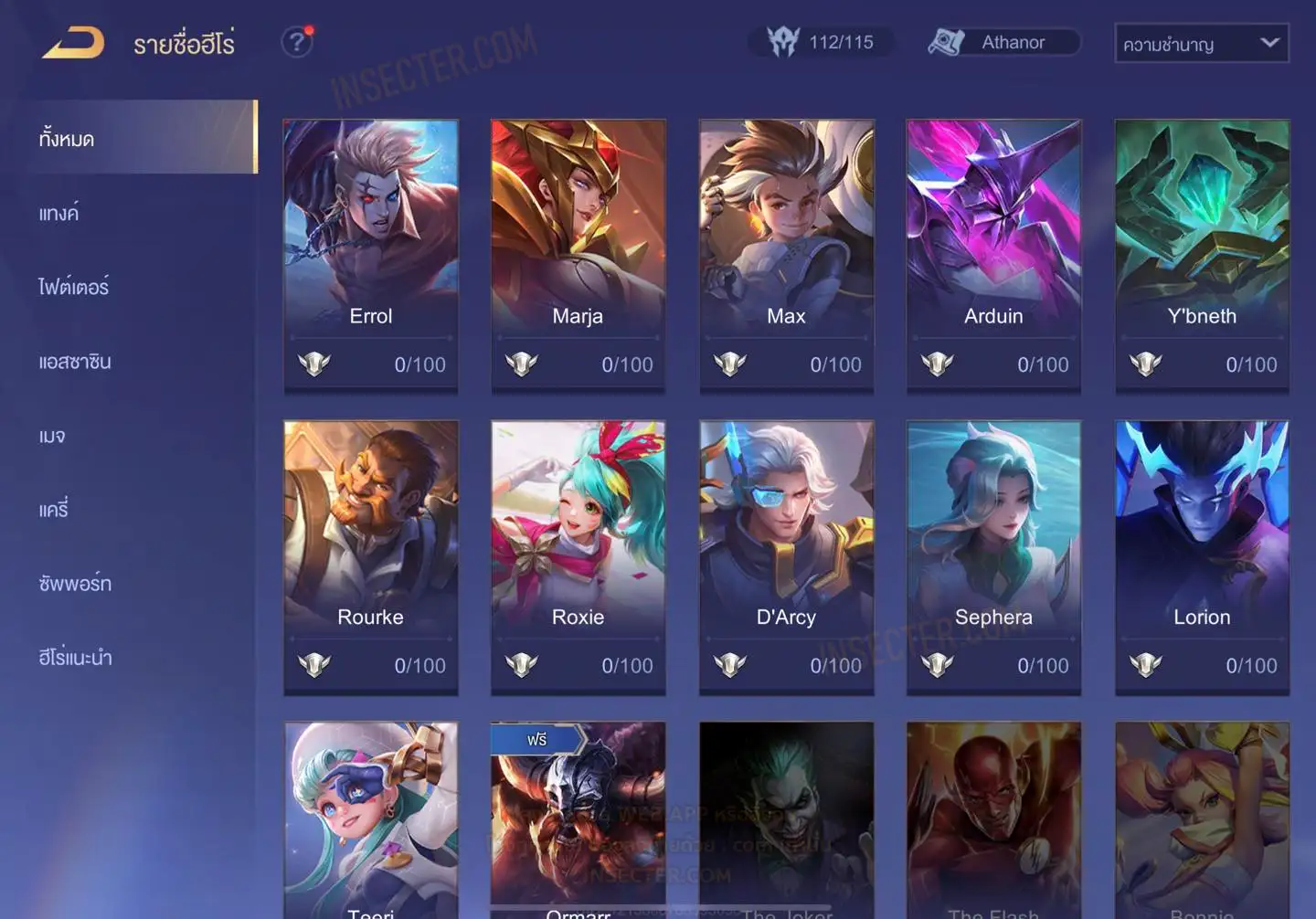Choose the เมจ category tab
Screen dimensions: 1316x919
tap(52, 436)
